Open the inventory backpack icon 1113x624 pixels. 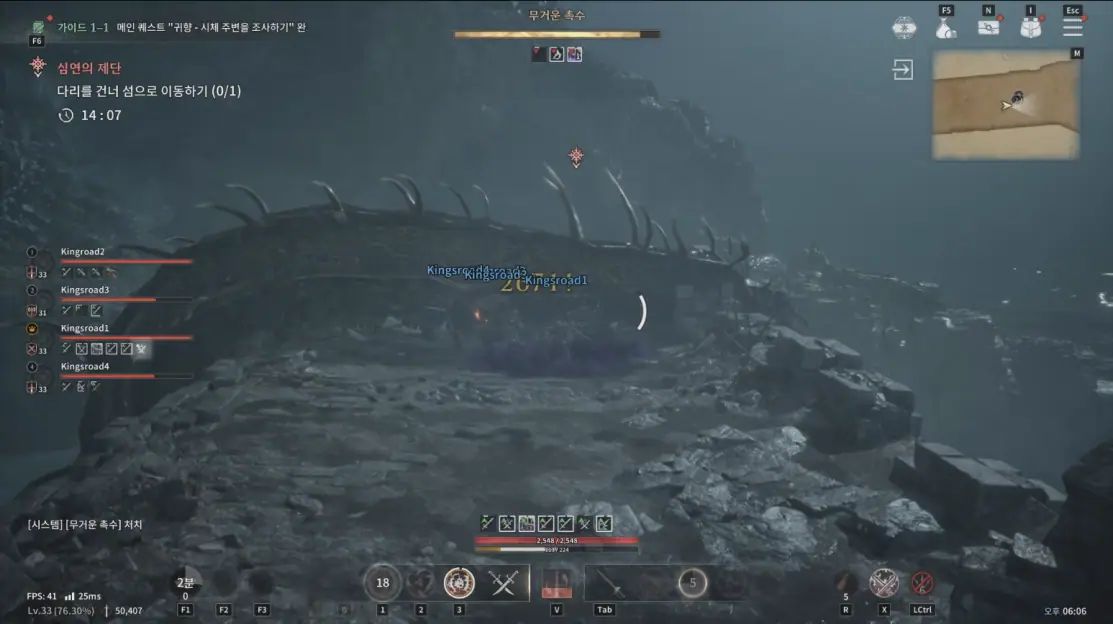click(x=1031, y=28)
